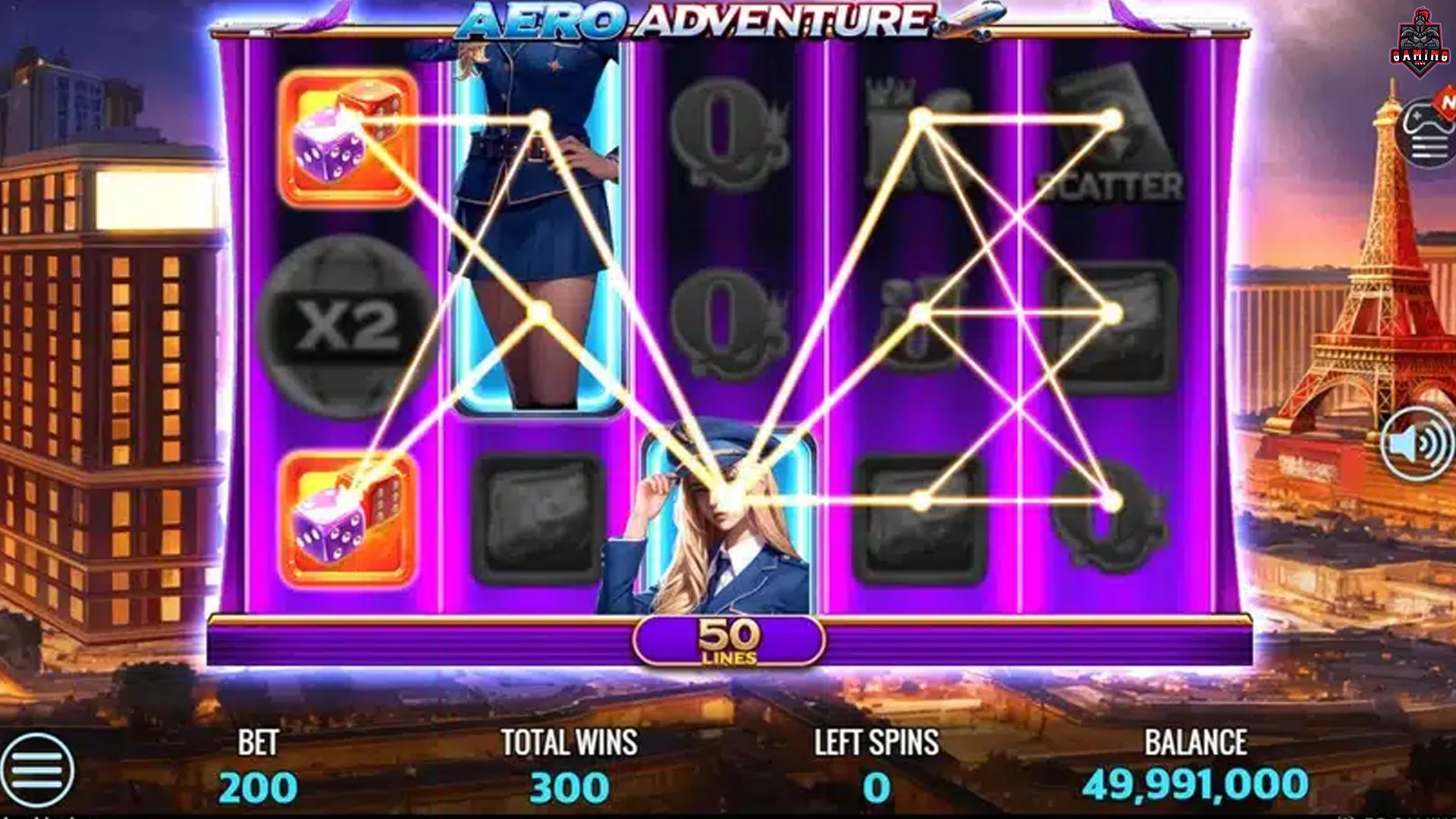This screenshot has height=819, width=1456.
Task: Click the X2 multiplier symbol on reel one
Action: coord(347,325)
